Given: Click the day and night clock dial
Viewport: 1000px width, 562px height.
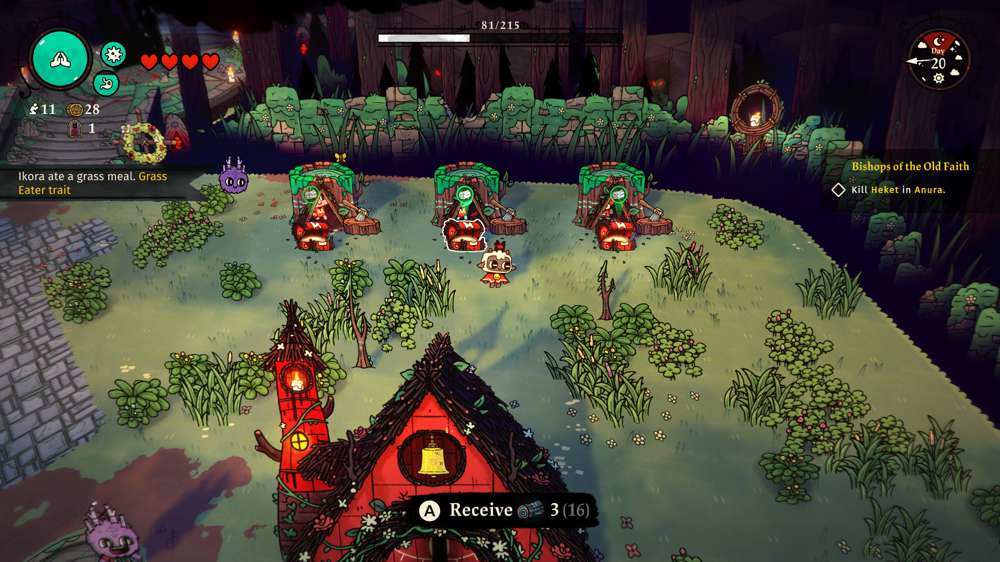Looking at the screenshot, I should [x=939, y=60].
